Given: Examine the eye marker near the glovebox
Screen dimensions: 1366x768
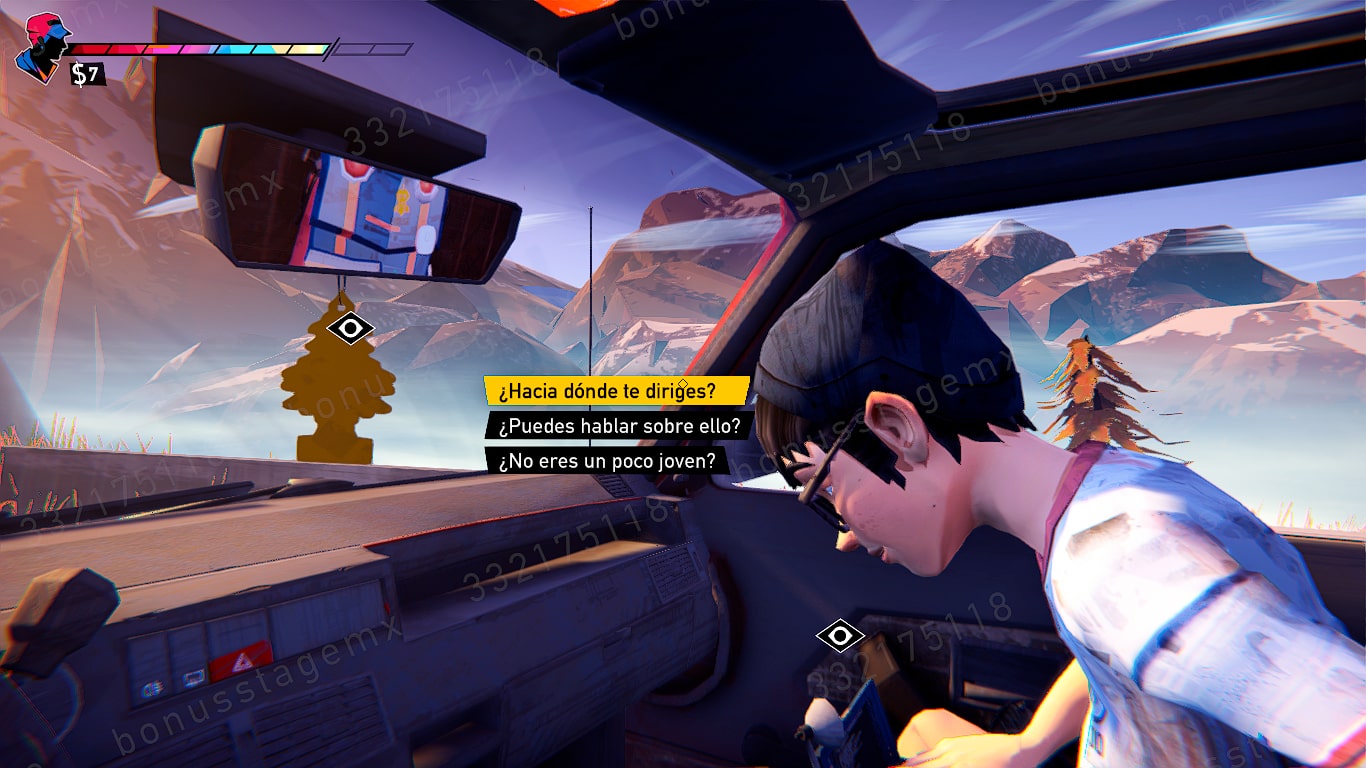Looking at the screenshot, I should (x=839, y=635).
